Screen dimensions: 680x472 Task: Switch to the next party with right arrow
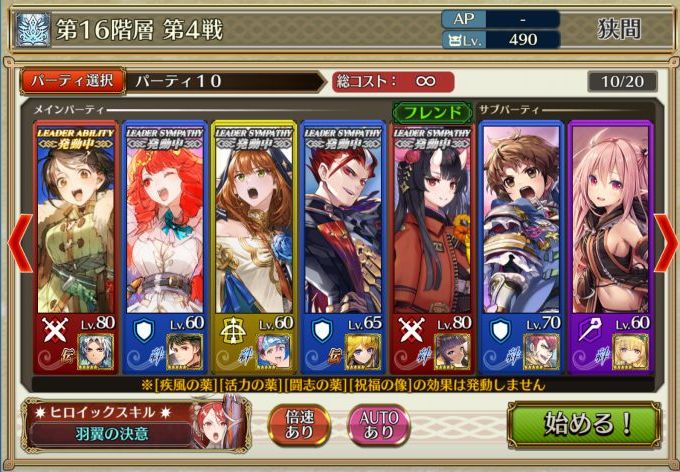coord(664,240)
